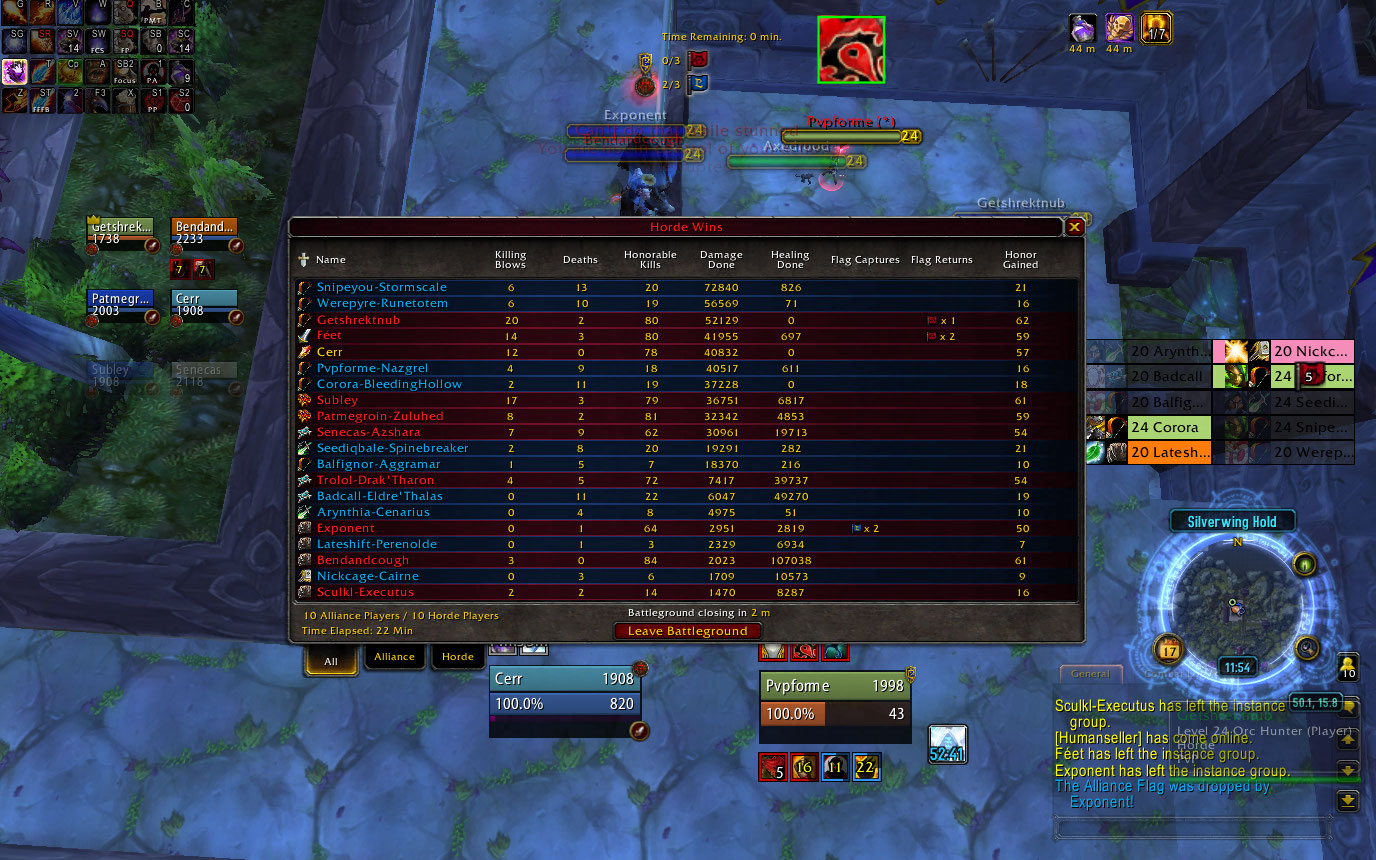Select Bendandcough in the score list
This screenshot has height=860, width=1376.
(363, 560)
